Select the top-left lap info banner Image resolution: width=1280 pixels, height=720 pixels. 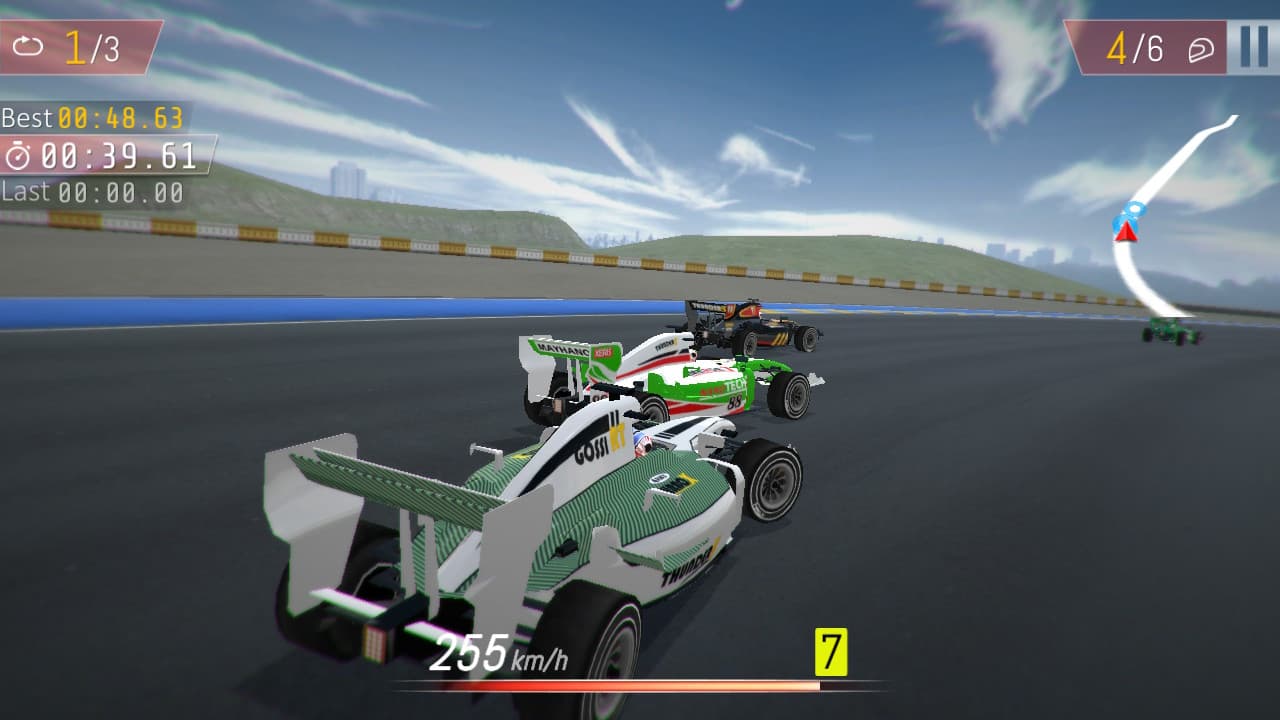80,44
